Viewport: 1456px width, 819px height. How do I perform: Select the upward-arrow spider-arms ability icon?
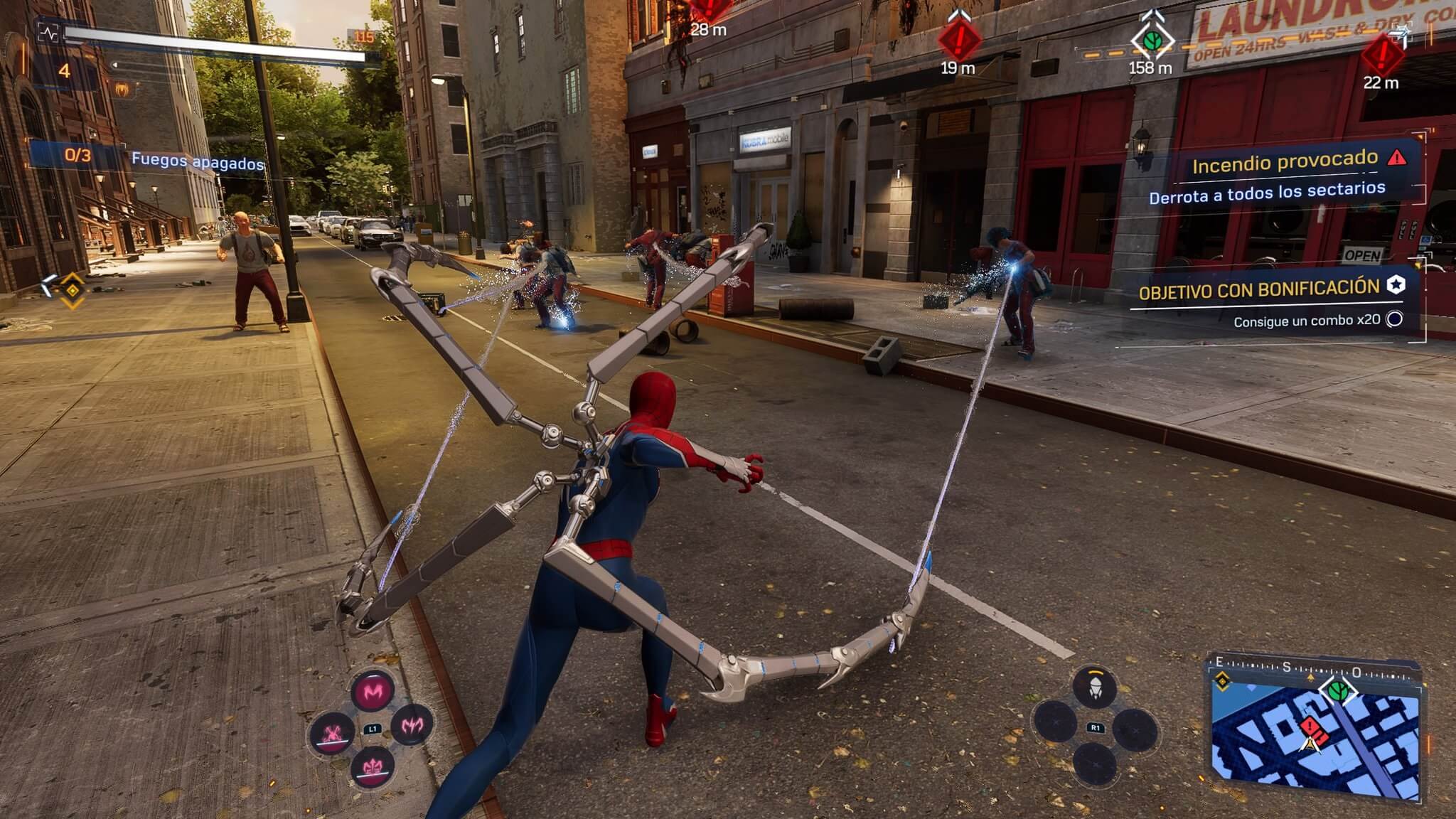pos(373,766)
